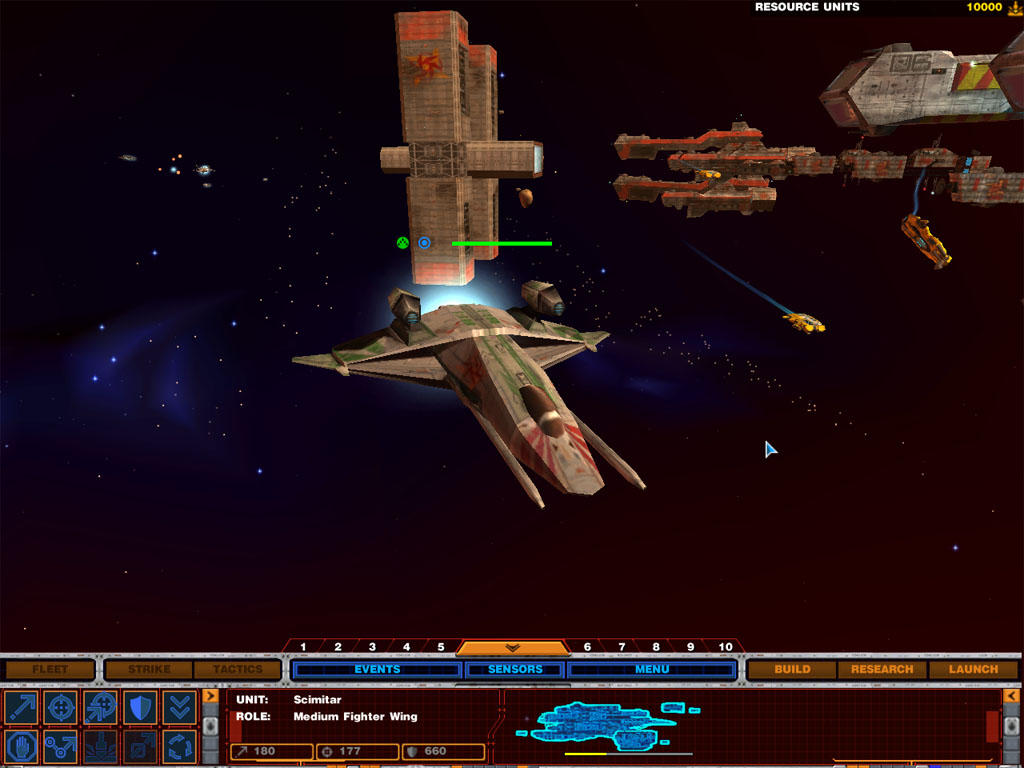Switch to the Sensors view

[515, 669]
